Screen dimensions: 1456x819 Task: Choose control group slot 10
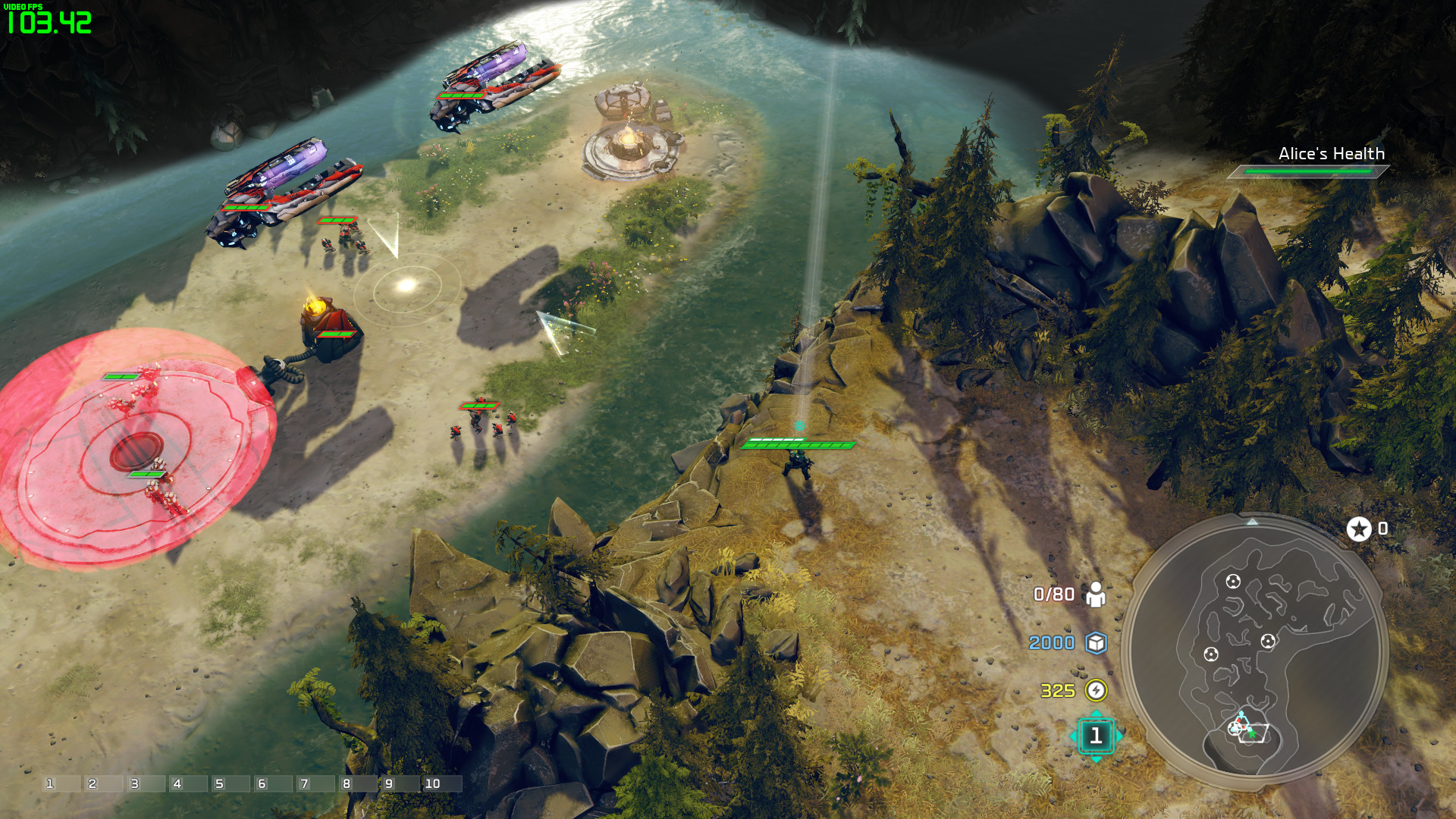(x=443, y=783)
